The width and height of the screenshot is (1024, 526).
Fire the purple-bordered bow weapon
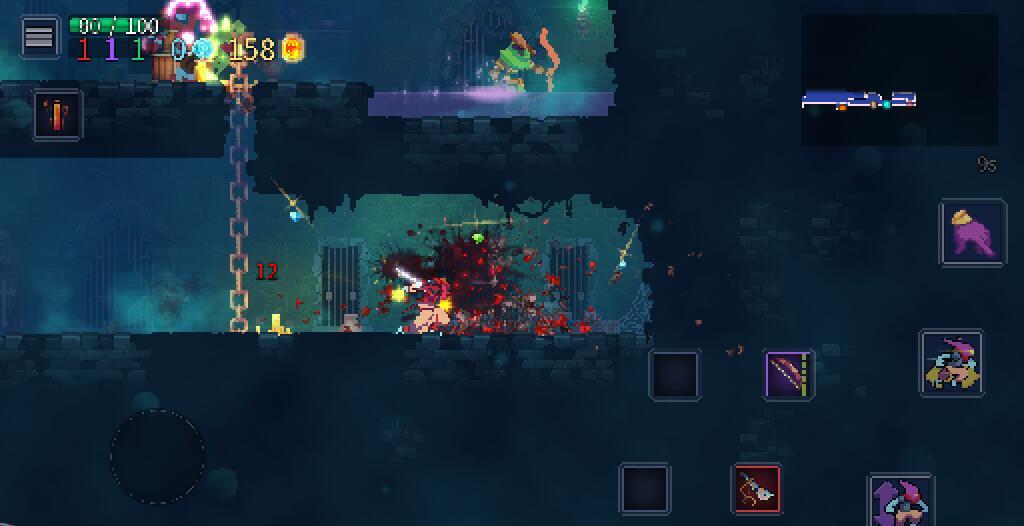(789, 375)
